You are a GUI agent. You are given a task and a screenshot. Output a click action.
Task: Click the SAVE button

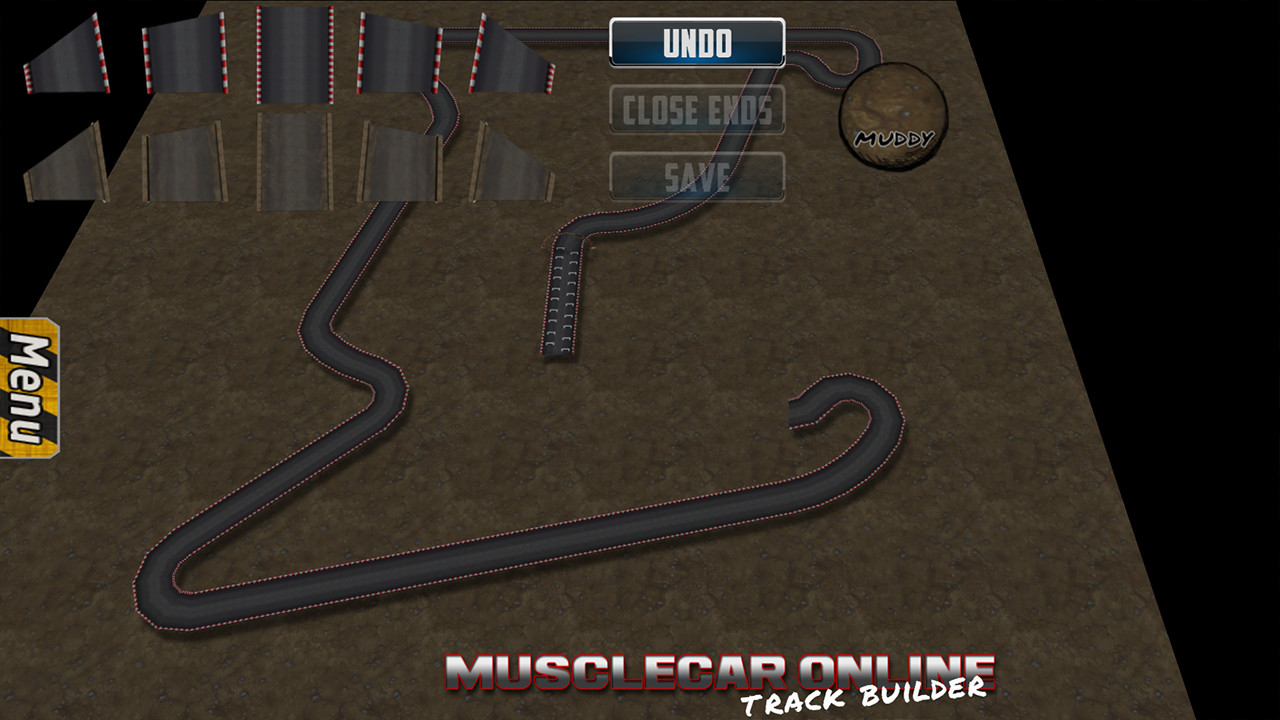pos(697,176)
